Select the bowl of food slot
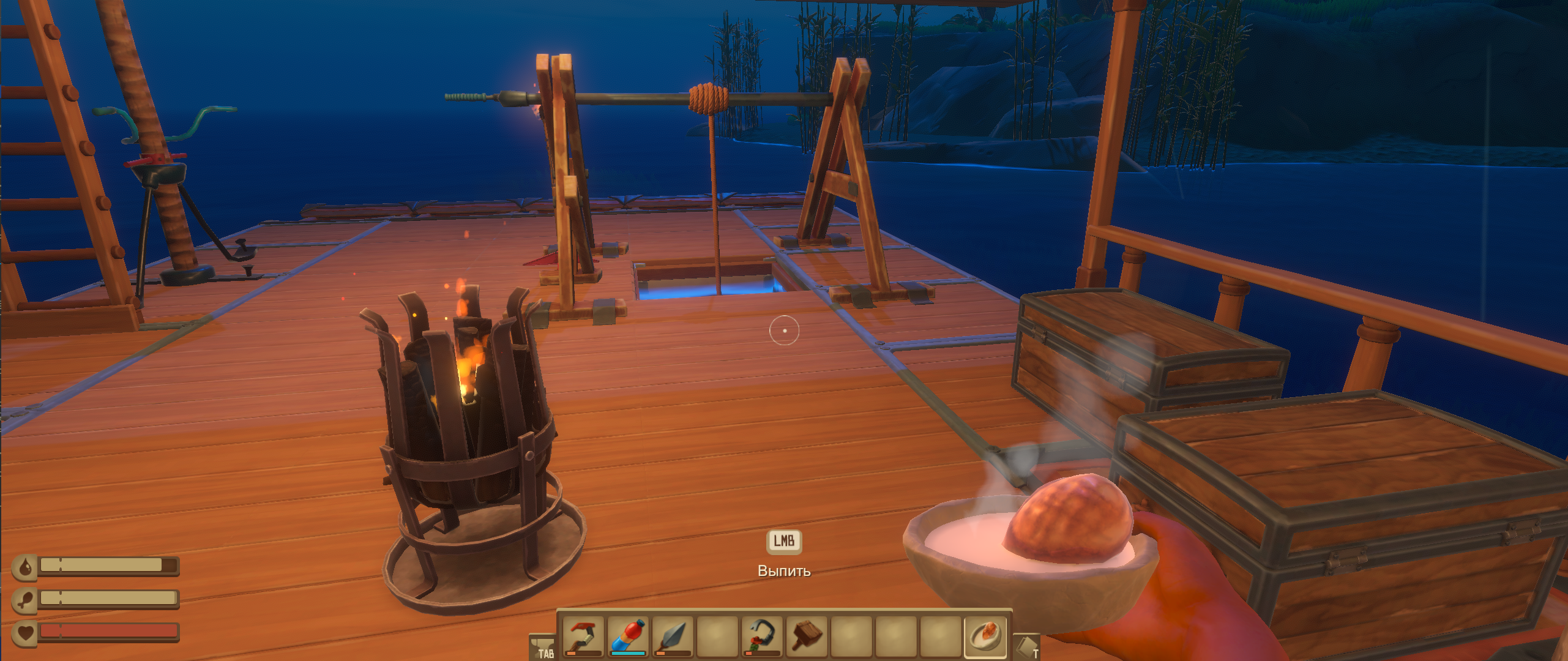 [985, 636]
